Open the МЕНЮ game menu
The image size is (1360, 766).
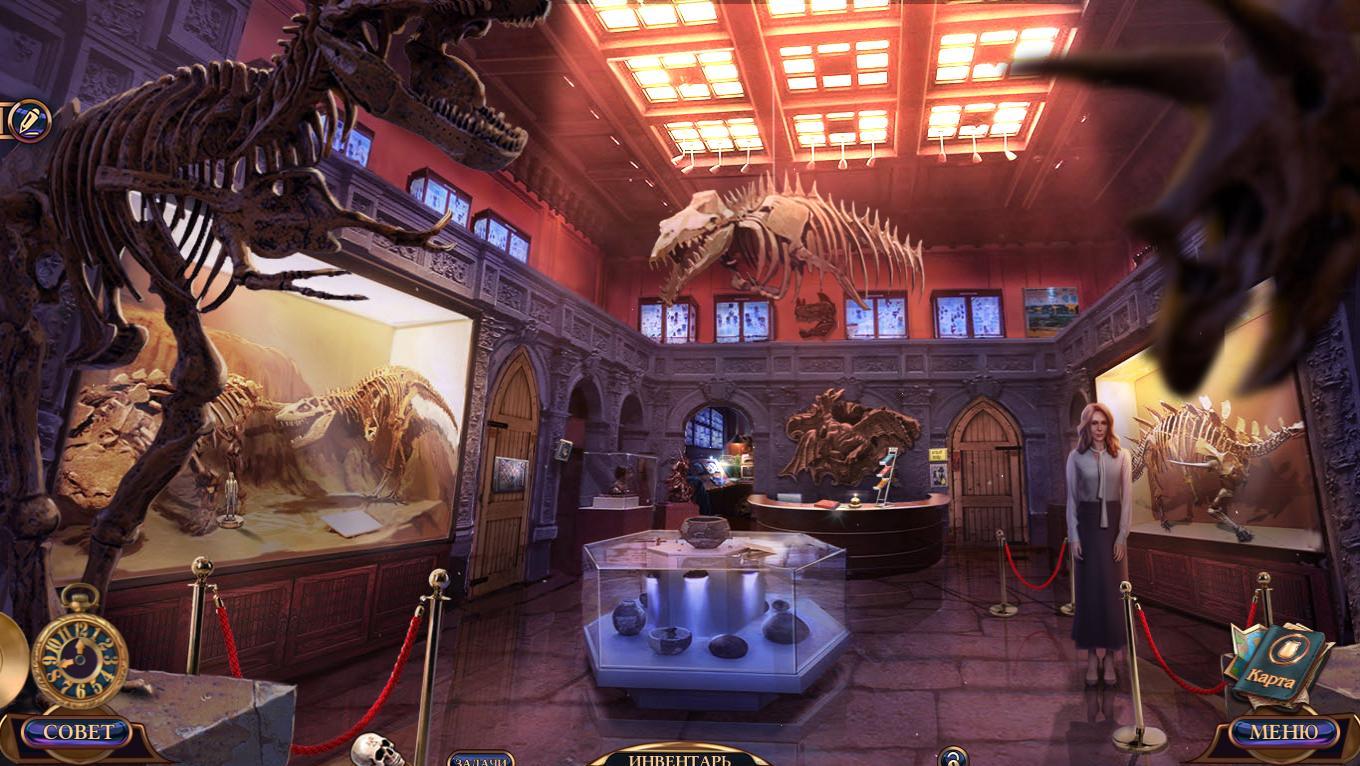[x=1284, y=732]
